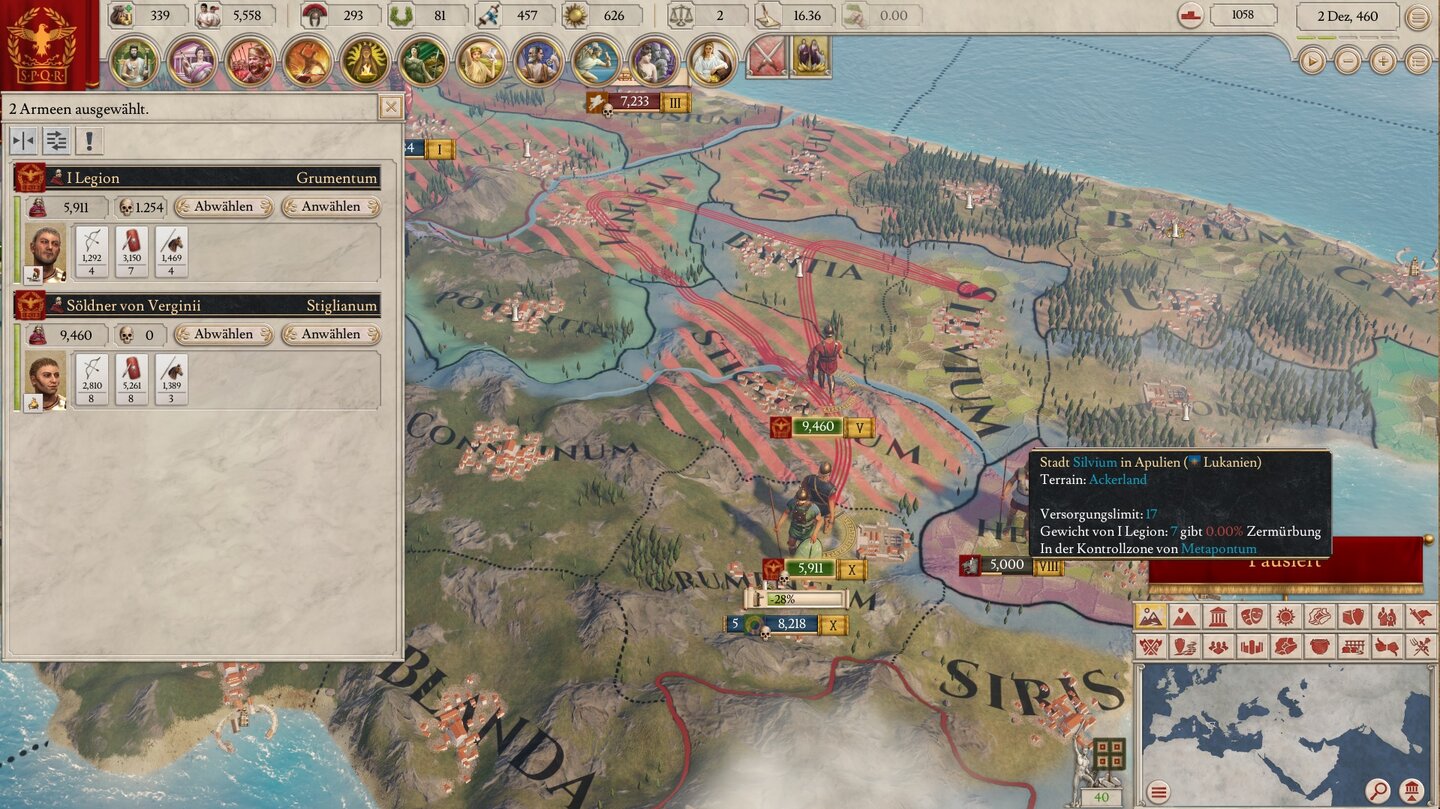The image size is (1440, 809).
Task: Click the exclamation mark army button
Action: tap(89, 141)
